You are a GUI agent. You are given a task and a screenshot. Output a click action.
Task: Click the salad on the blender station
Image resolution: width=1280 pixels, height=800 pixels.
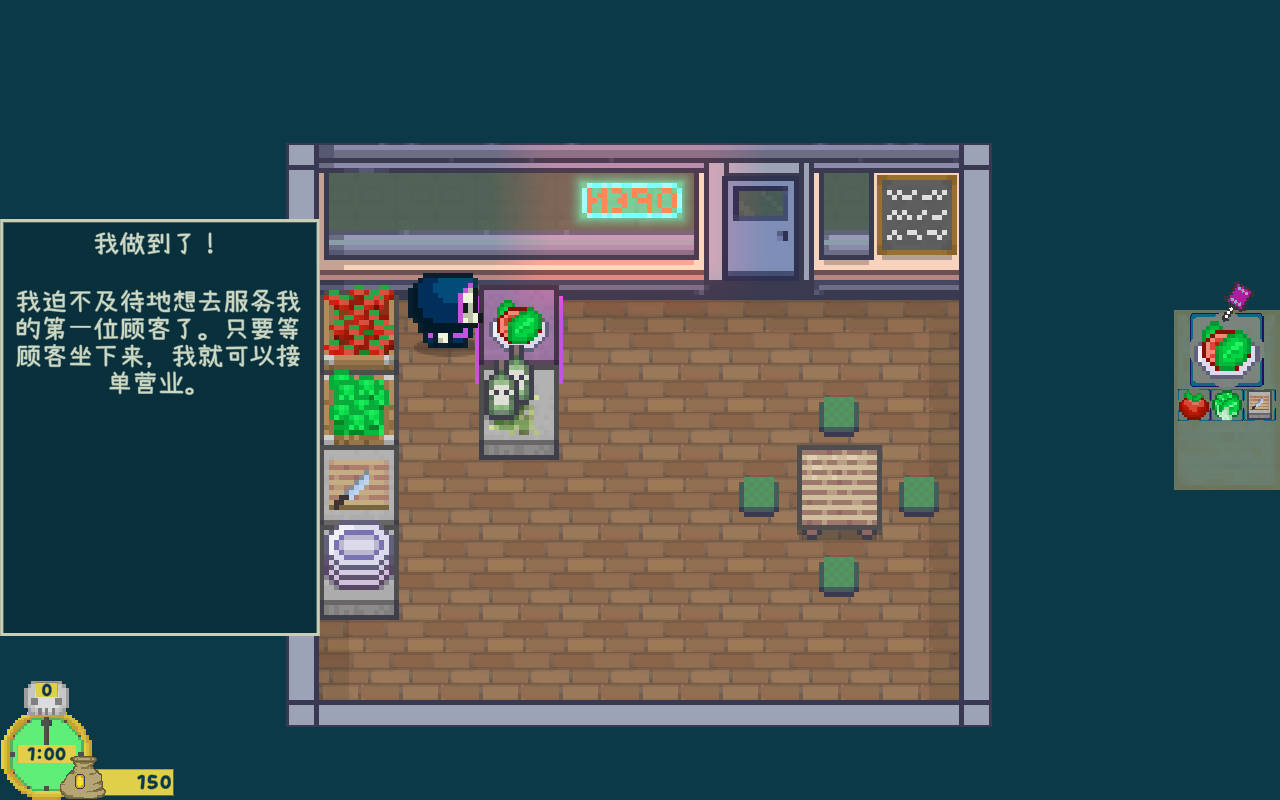(518, 320)
